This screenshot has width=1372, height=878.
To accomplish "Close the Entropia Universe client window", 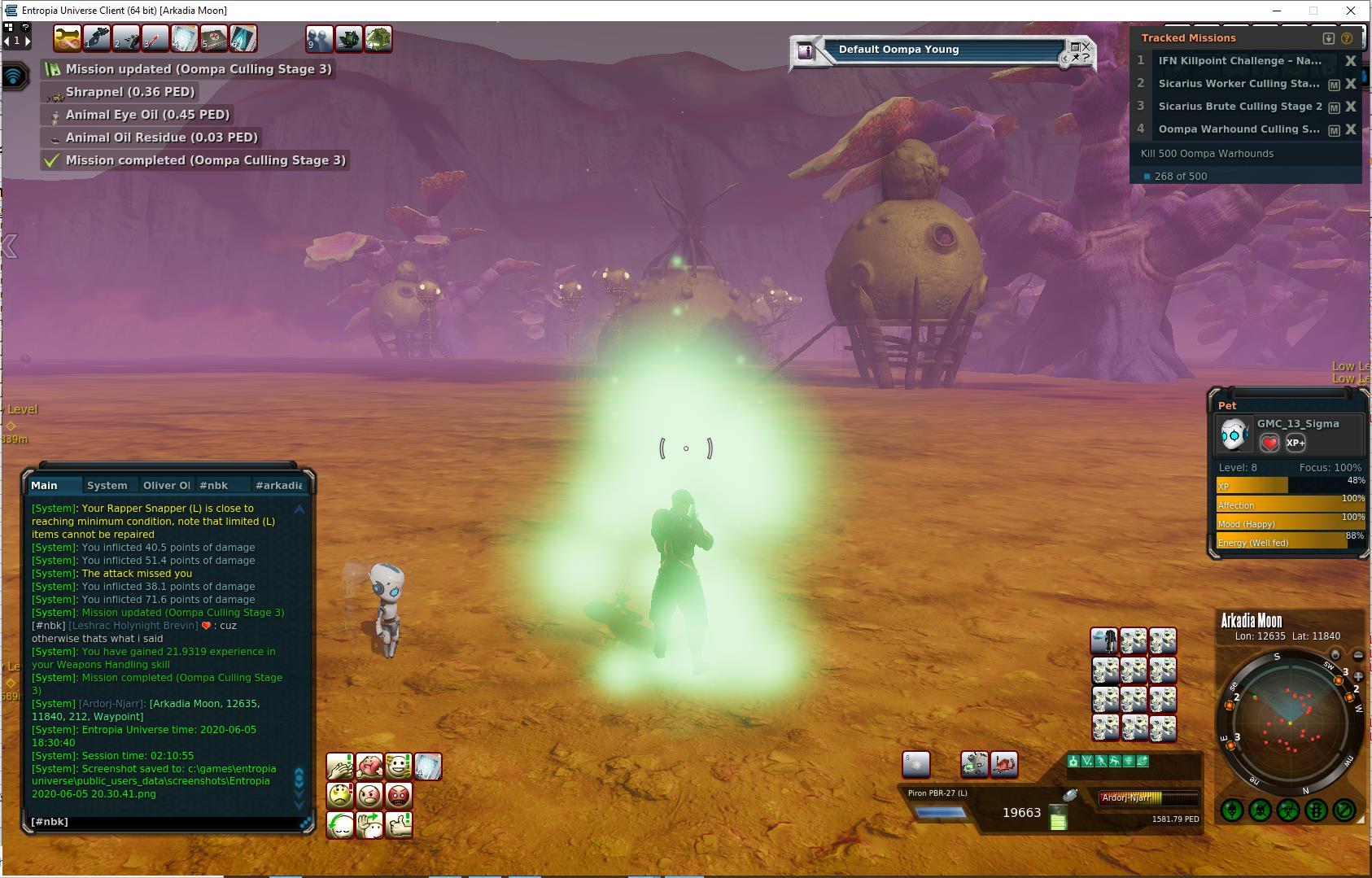I will coord(1351,11).
